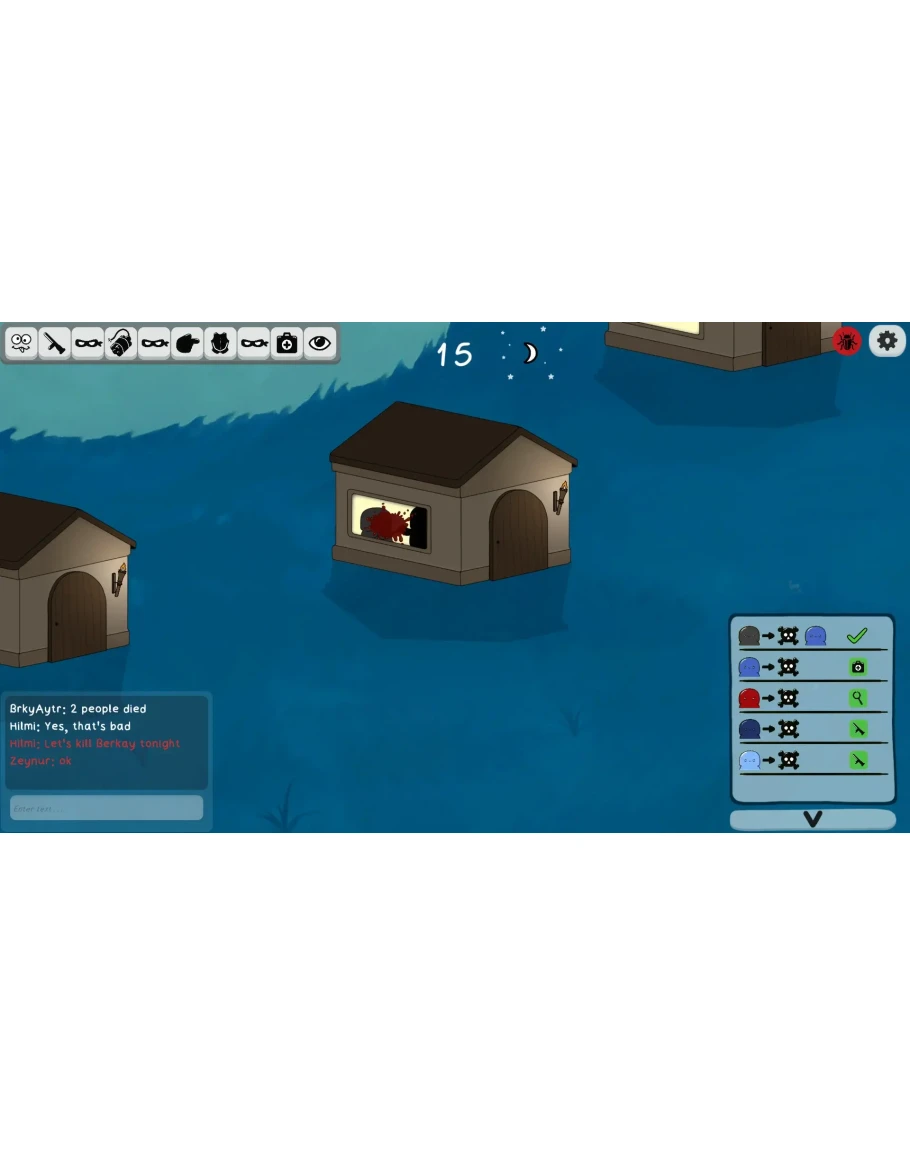
Task: Choose the rifle icon in the top role bar
Action: point(55,343)
